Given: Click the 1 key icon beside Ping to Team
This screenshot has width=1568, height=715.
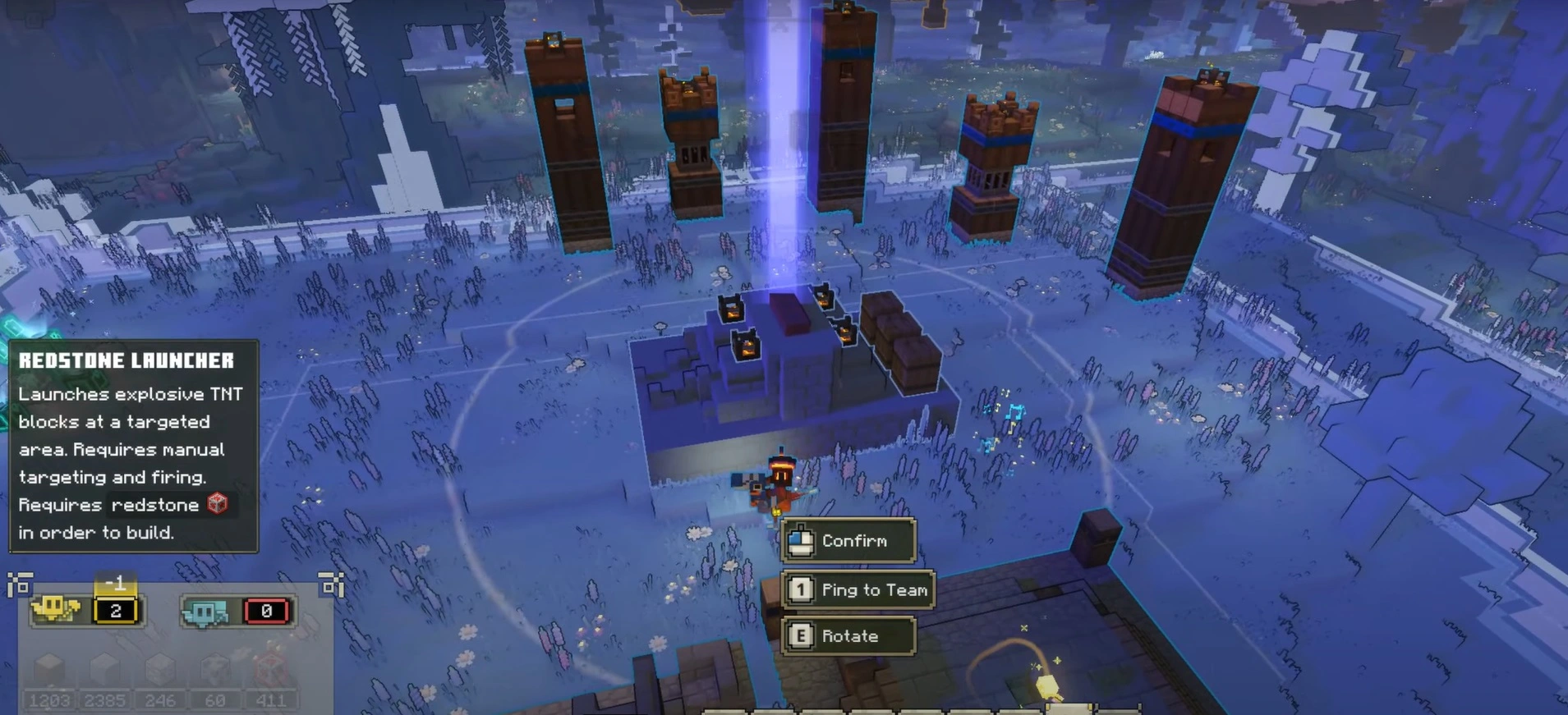Looking at the screenshot, I should 801,590.
